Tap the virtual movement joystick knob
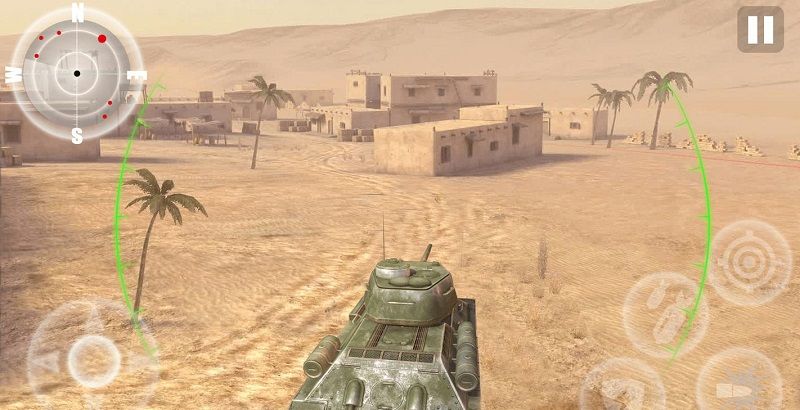The height and width of the screenshot is (410, 800). click(94, 356)
